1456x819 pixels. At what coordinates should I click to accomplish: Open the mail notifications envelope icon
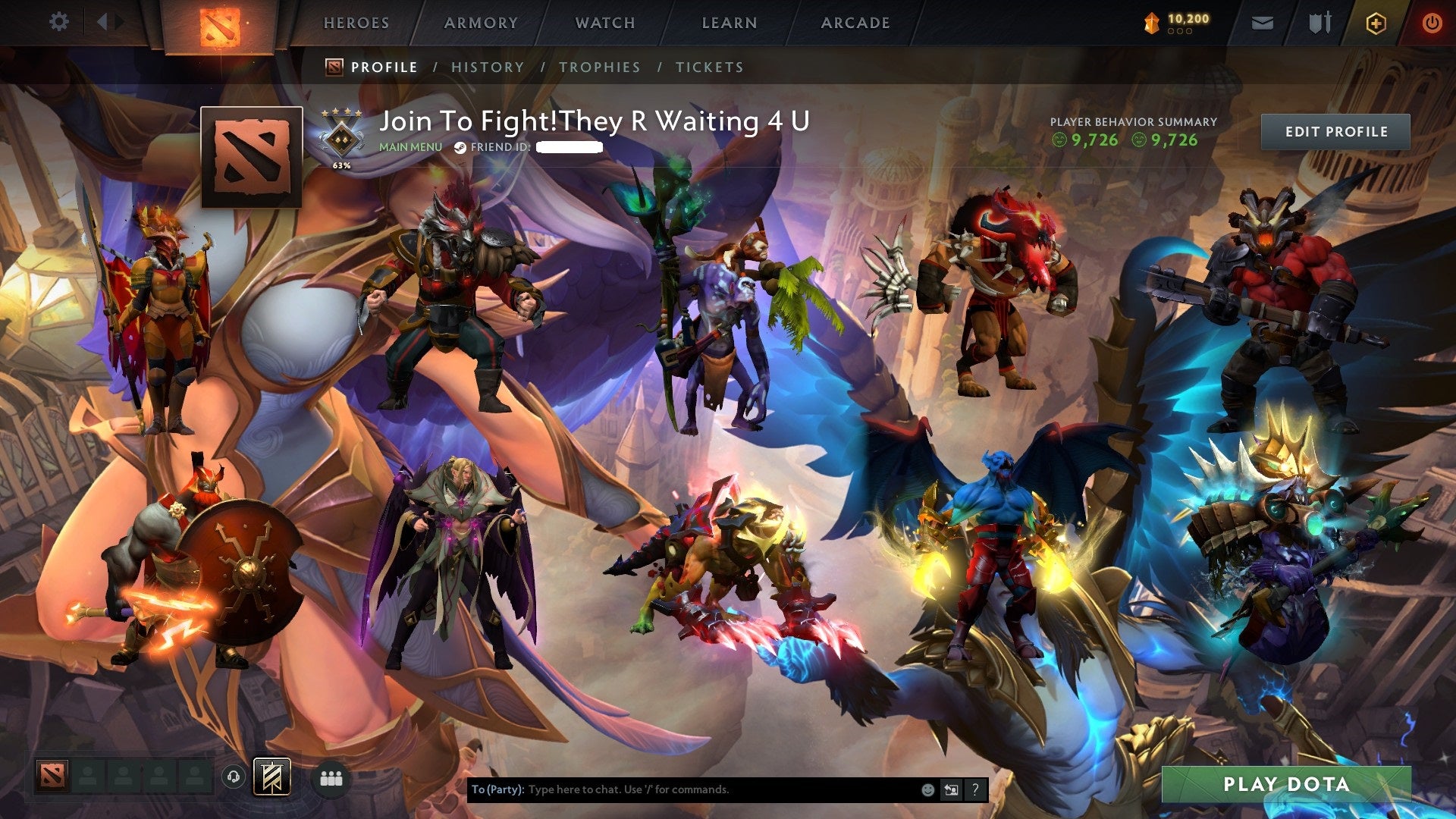1261,23
